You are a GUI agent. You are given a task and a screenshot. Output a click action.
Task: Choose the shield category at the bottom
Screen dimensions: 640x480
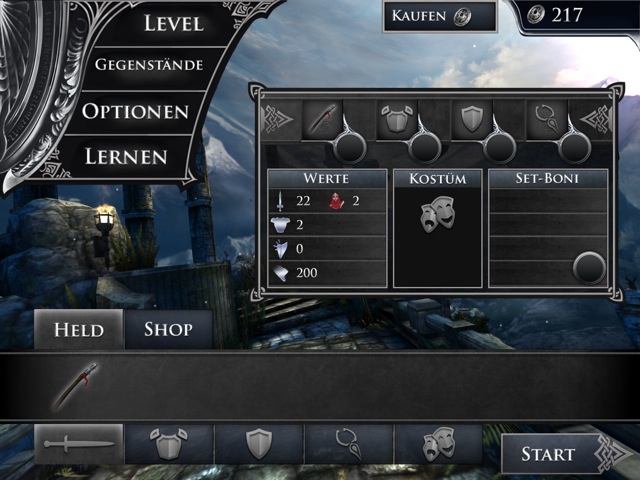pyautogui.click(x=259, y=444)
